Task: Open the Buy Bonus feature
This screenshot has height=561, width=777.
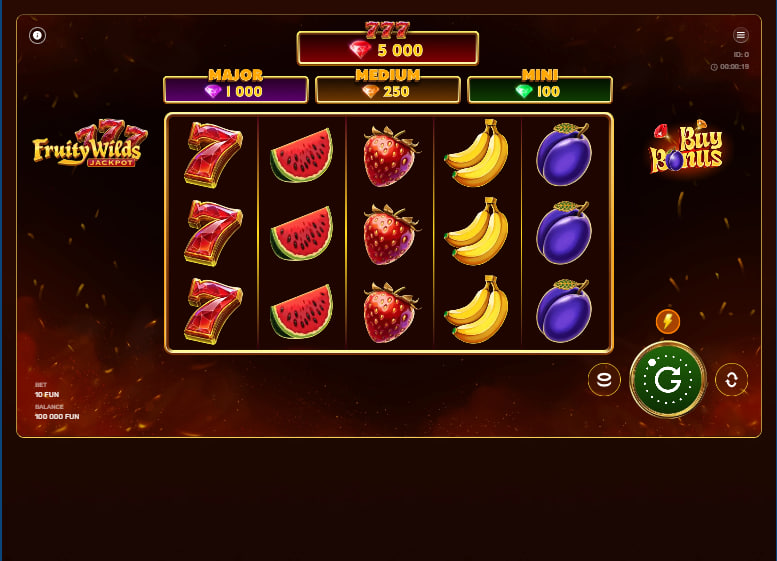Action: click(x=687, y=148)
